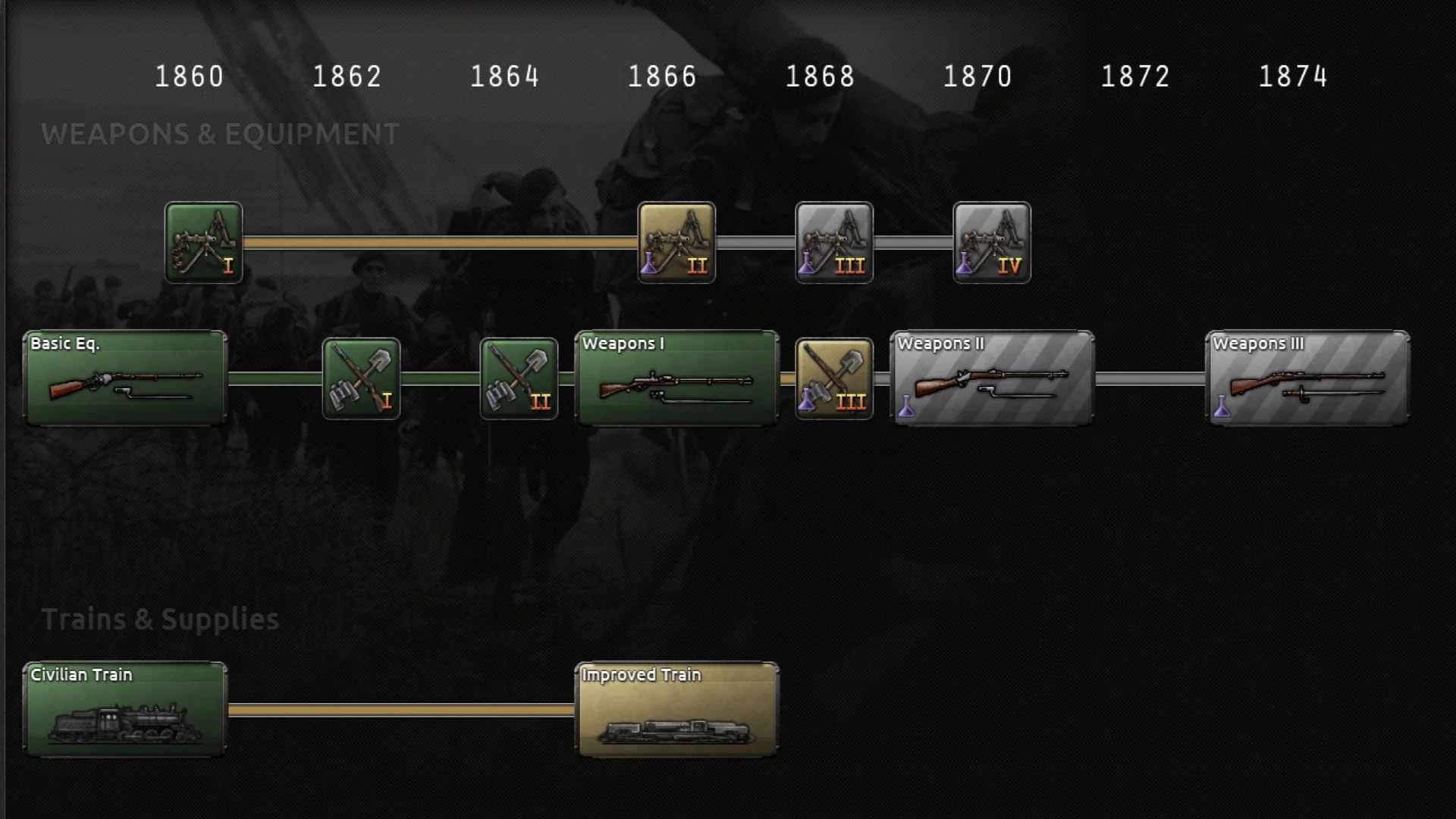
Task: Choose the Weapons III technology
Action: 1307,378
